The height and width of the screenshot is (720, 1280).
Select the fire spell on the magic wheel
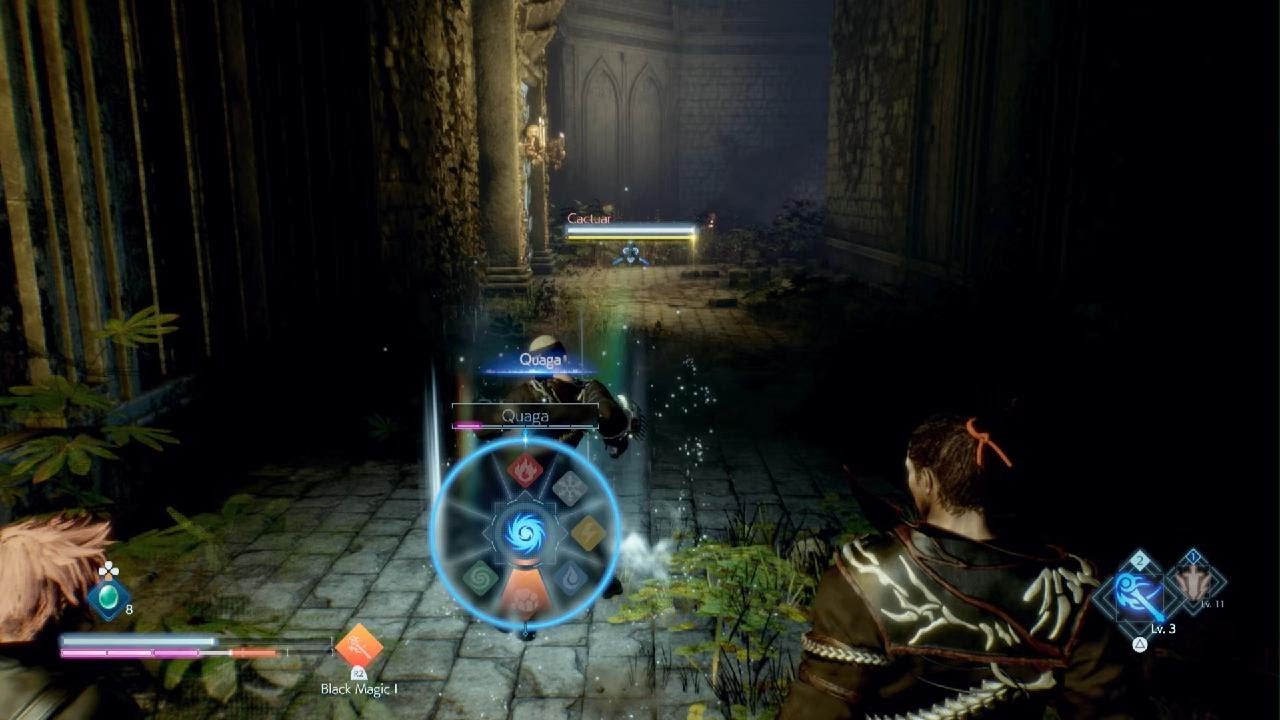coord(525,469)
